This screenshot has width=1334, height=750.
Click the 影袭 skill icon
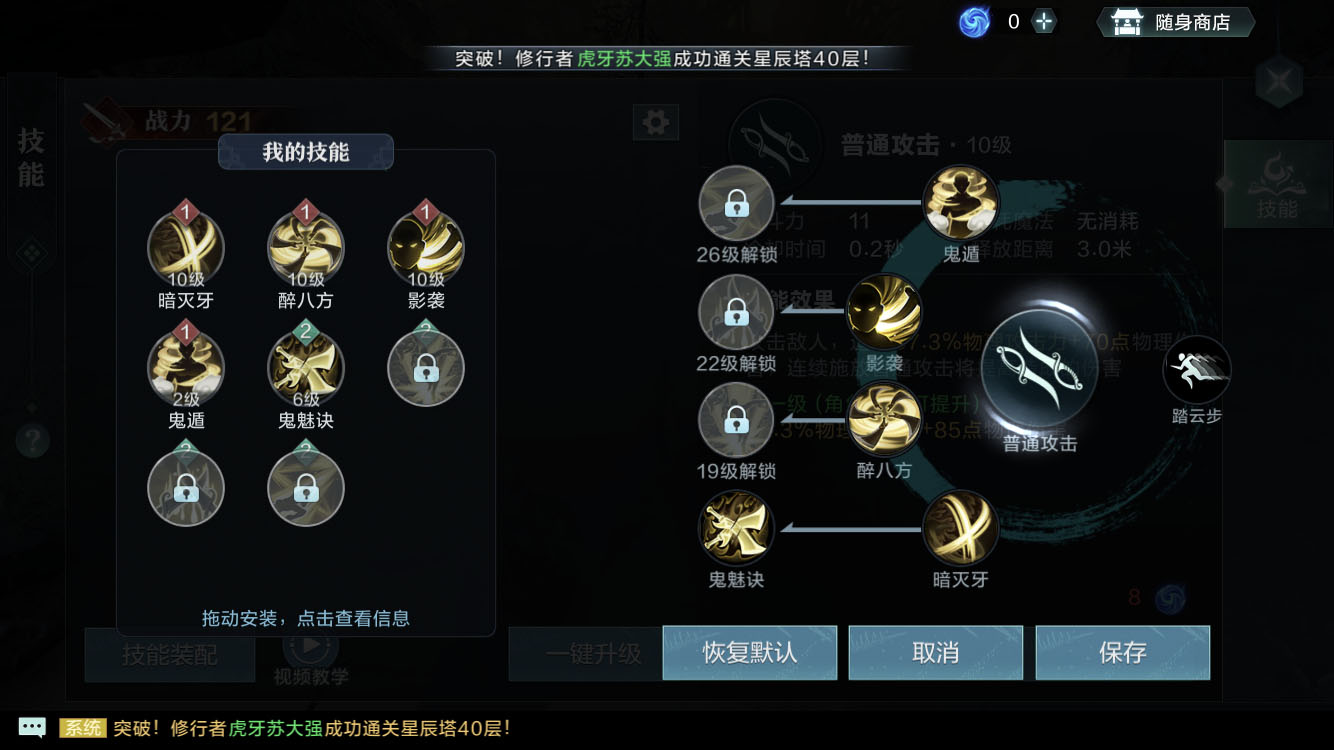click(426, 247)
